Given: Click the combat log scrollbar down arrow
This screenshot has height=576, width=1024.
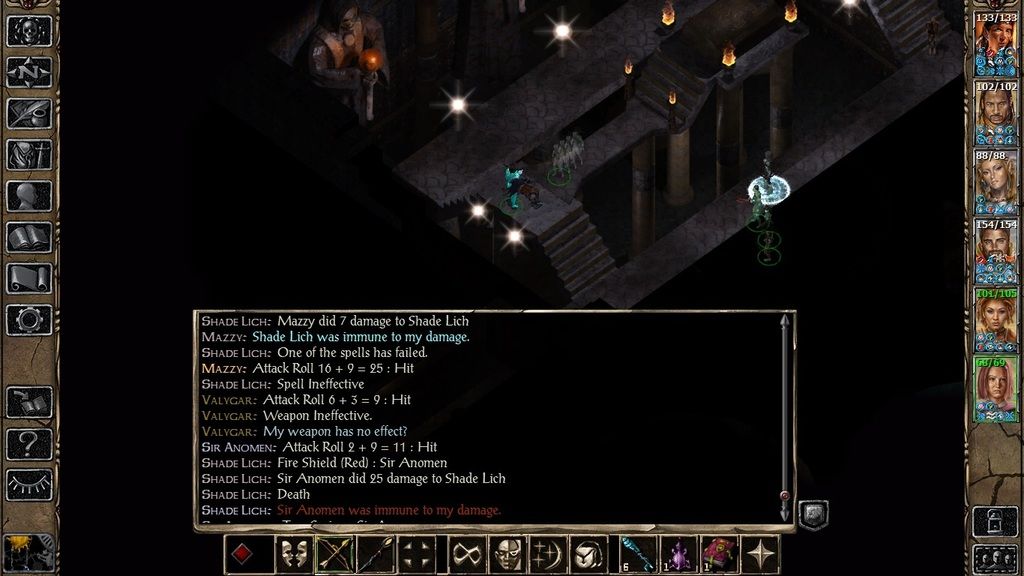Looking at the screenshot, I should [x=785, y=513].
